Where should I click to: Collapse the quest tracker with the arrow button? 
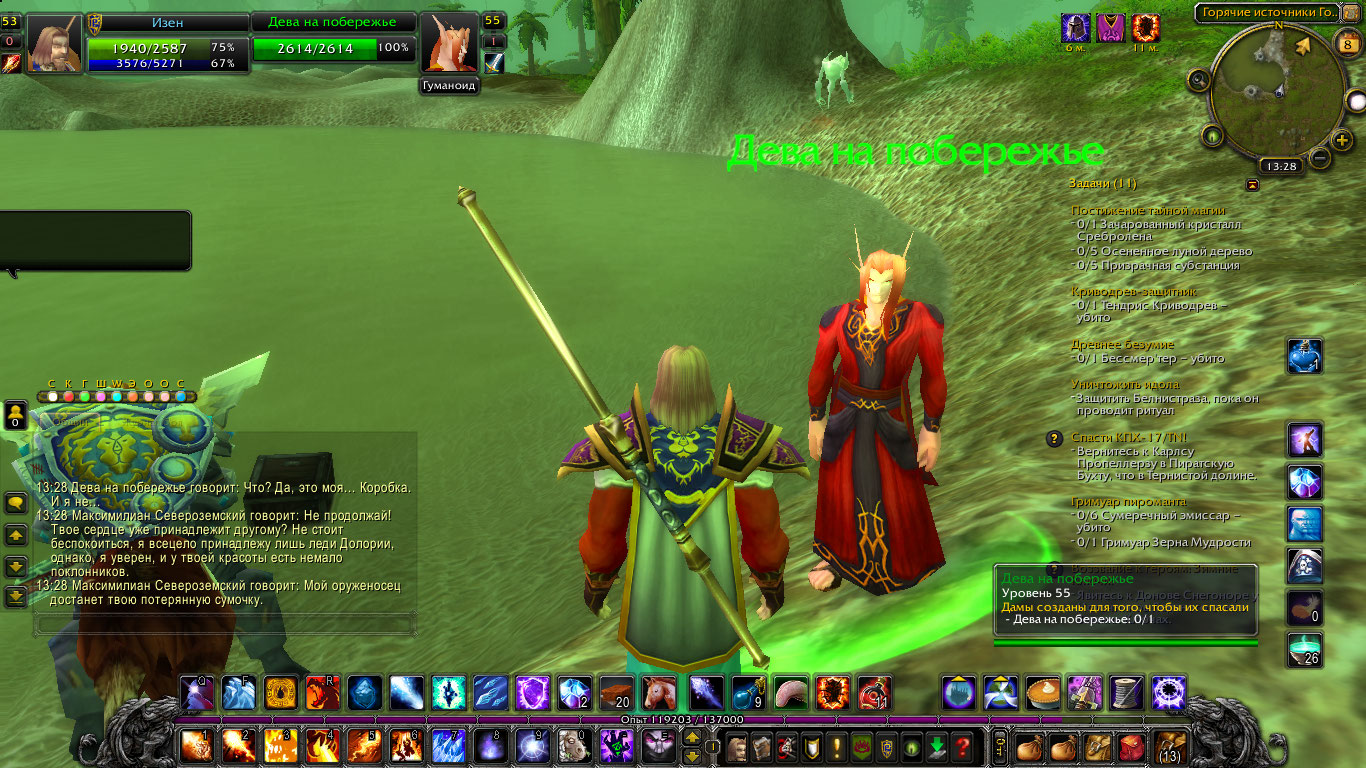1252,184
